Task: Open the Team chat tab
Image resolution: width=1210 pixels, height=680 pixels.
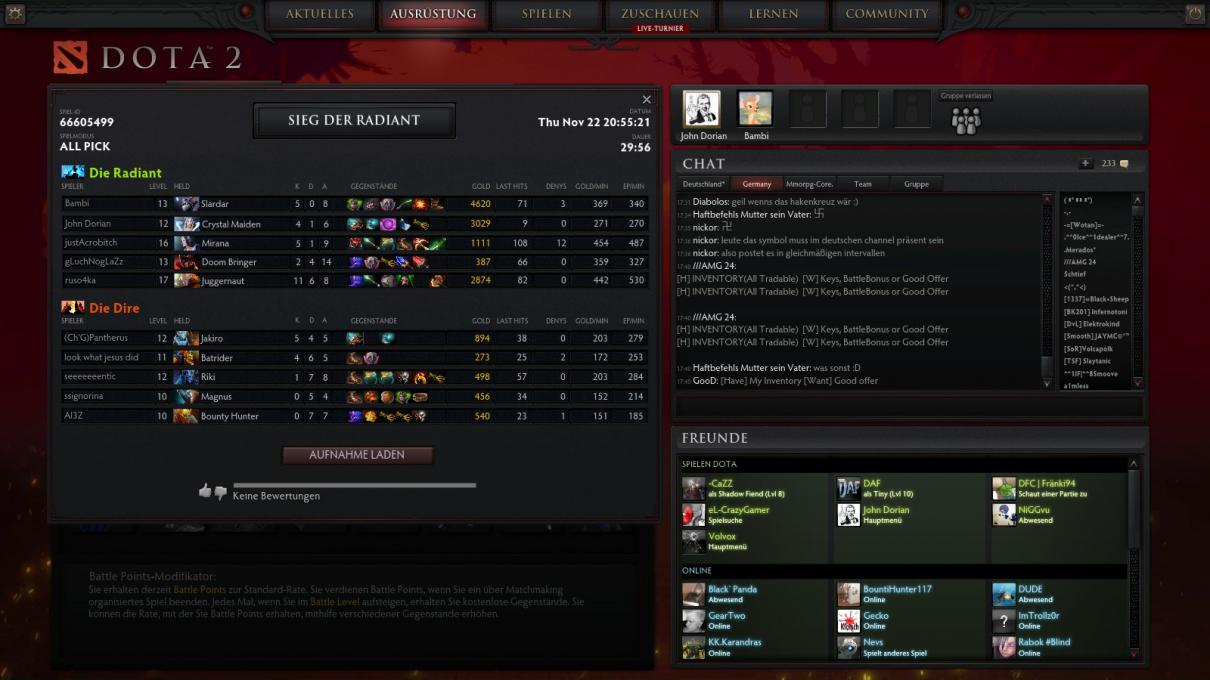Action: (862, 184)
